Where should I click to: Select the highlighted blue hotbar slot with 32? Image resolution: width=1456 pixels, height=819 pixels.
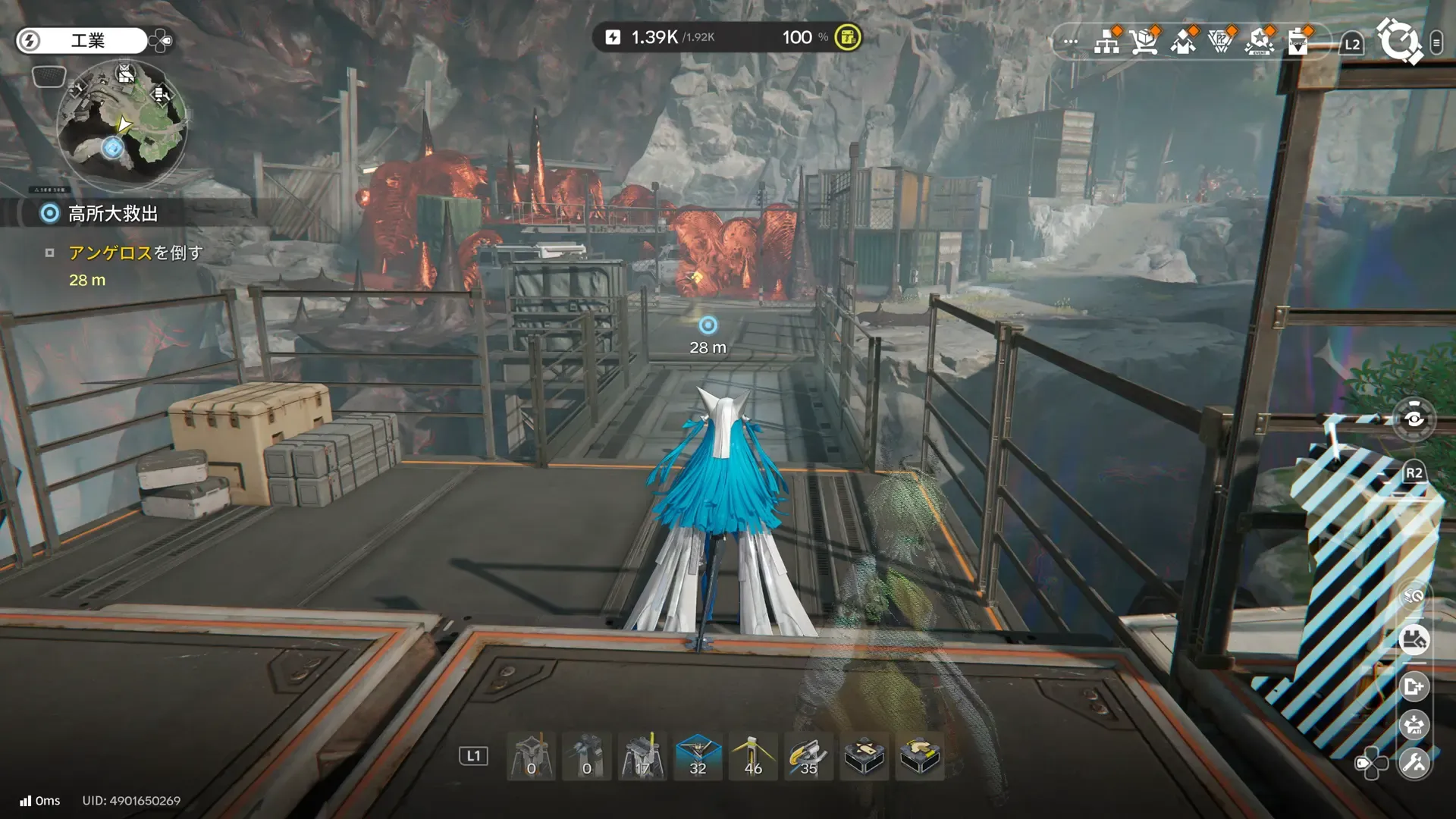[x=698, y=756]
